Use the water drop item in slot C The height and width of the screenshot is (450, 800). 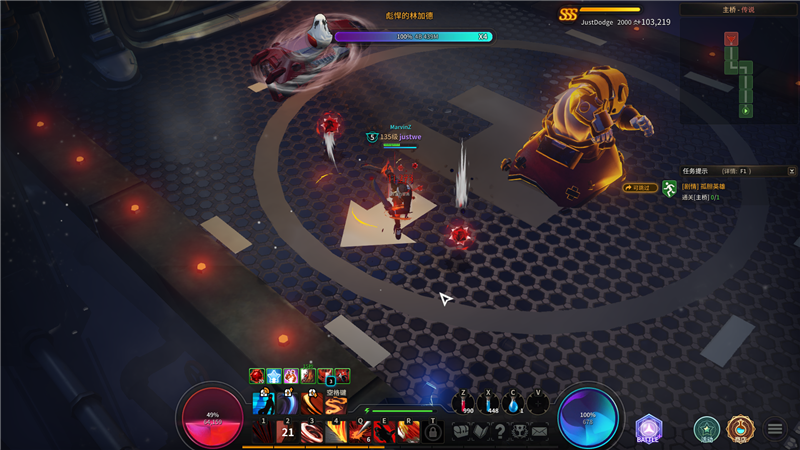click(x=514, y=402)
